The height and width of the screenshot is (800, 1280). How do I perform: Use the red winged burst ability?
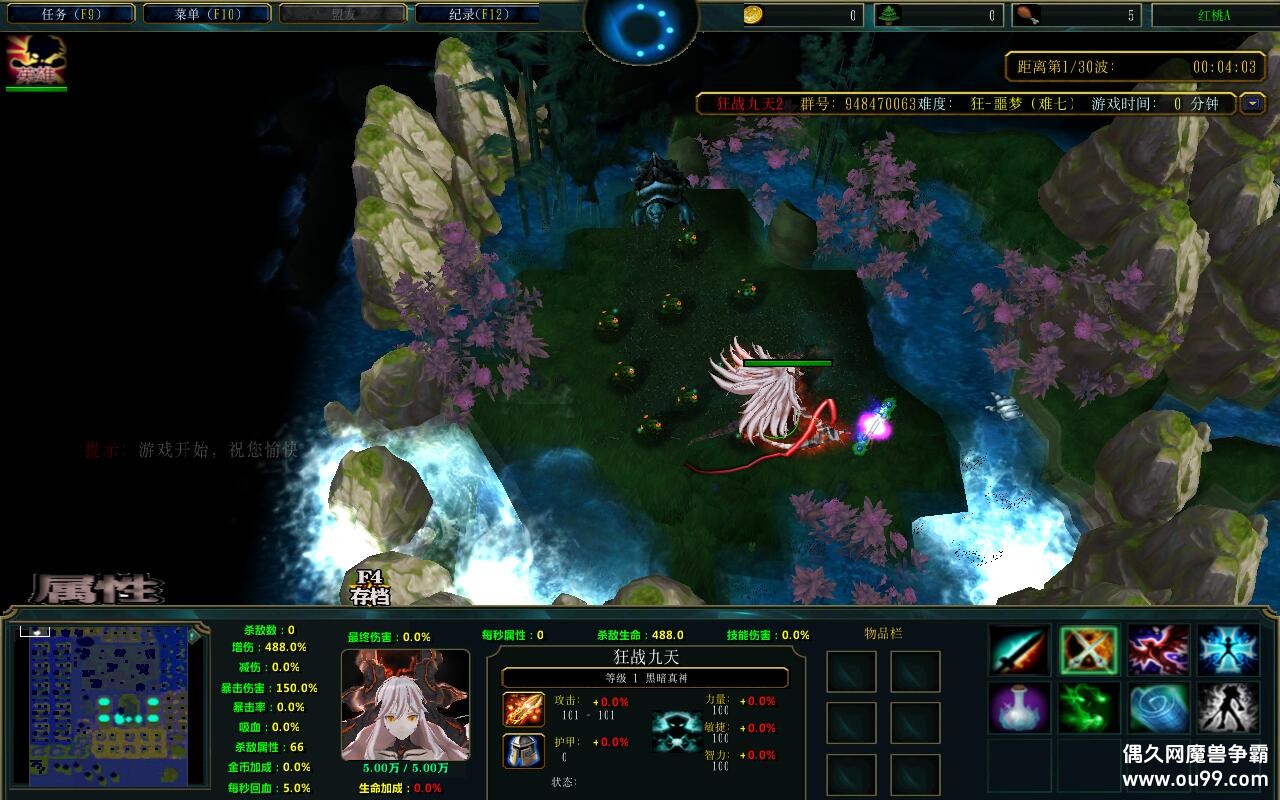pyautogui.click(x=1159, y=650)
